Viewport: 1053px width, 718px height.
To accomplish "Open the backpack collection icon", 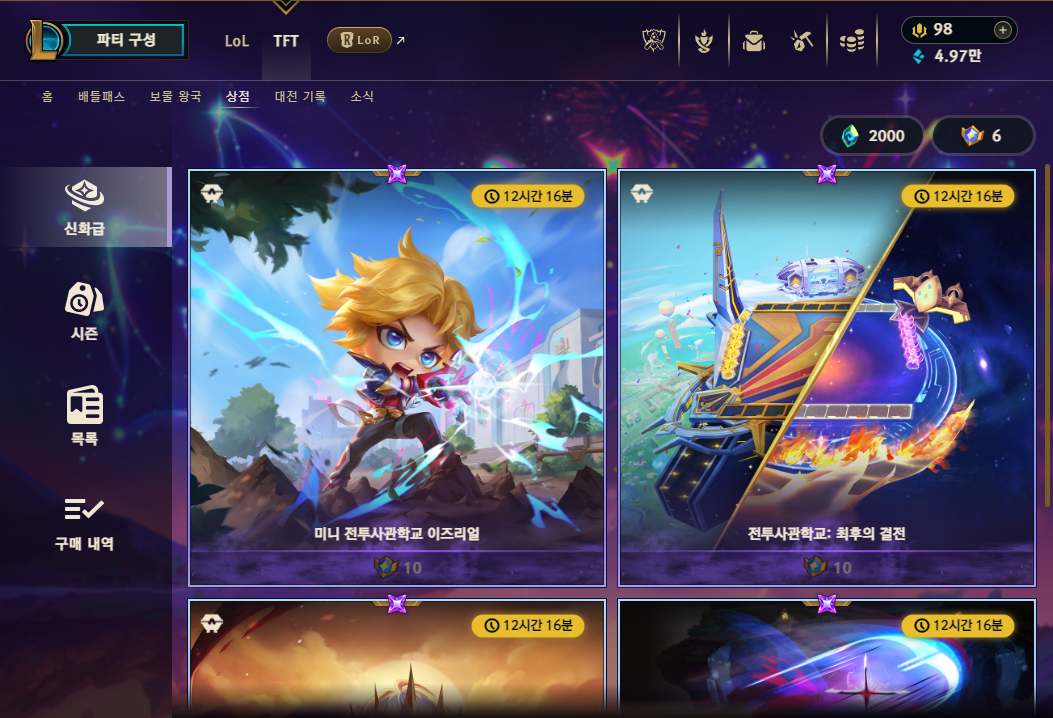I will 753,41.
